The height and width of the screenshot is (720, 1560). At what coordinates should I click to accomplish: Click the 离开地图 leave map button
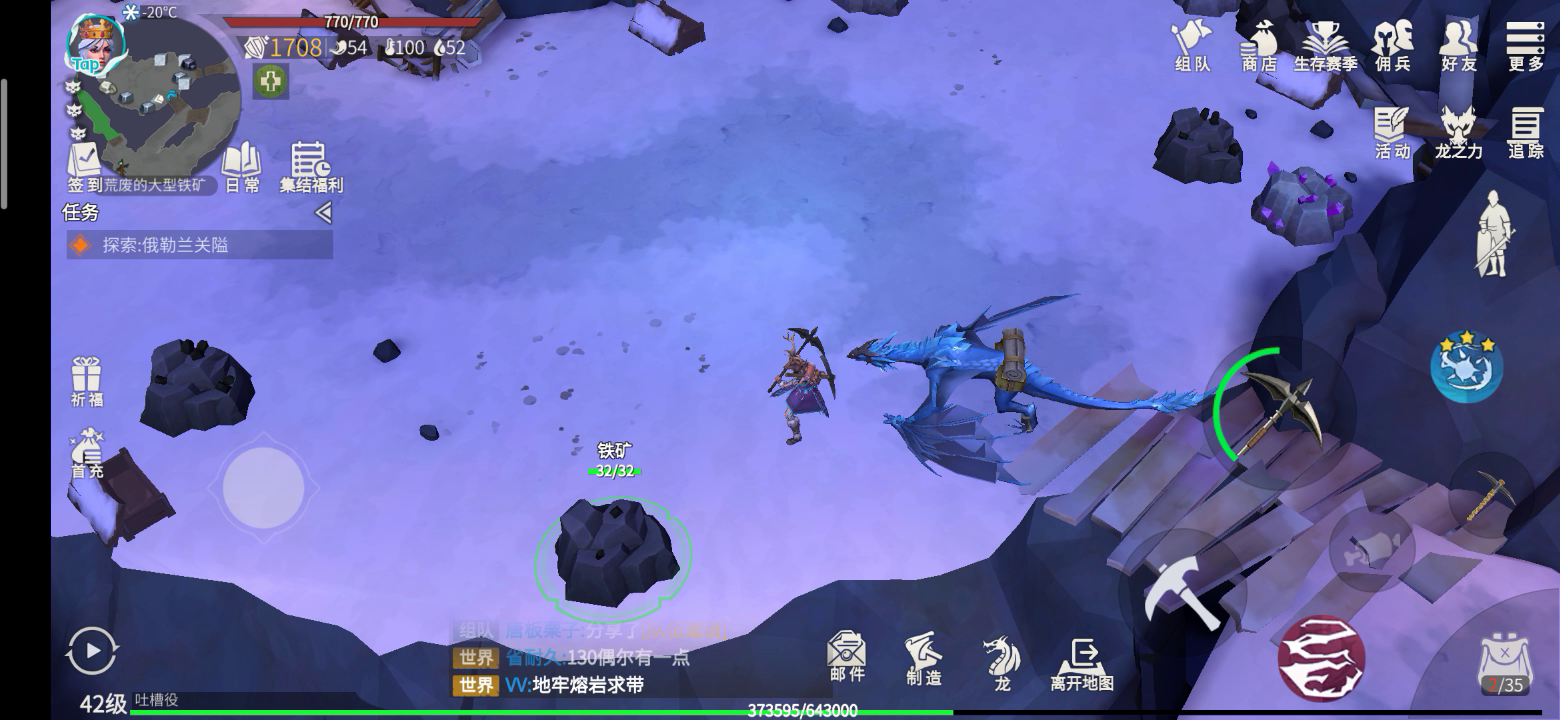click(x=1082, y=664)
